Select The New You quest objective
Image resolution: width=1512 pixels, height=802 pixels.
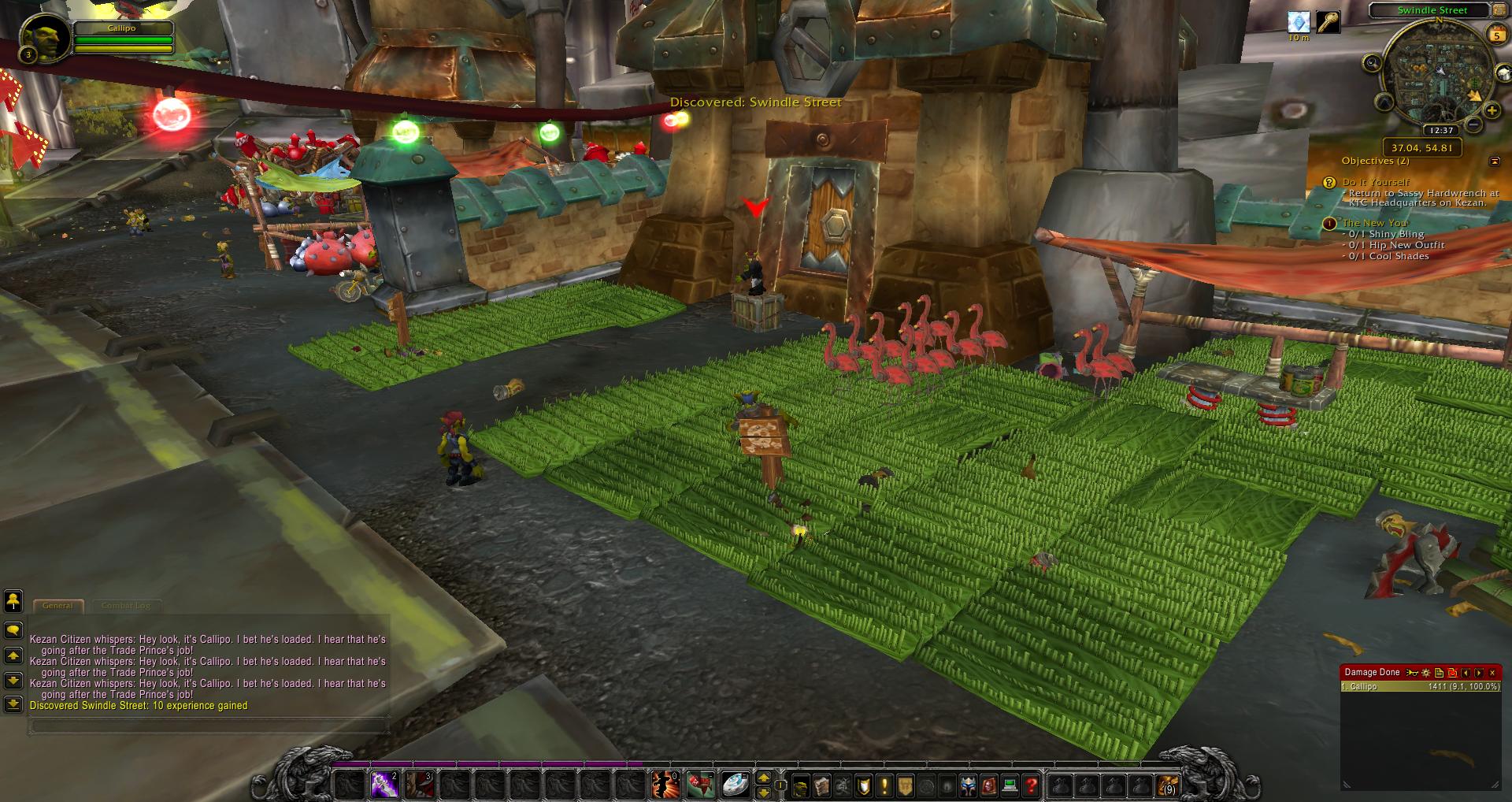point(1373,223)
